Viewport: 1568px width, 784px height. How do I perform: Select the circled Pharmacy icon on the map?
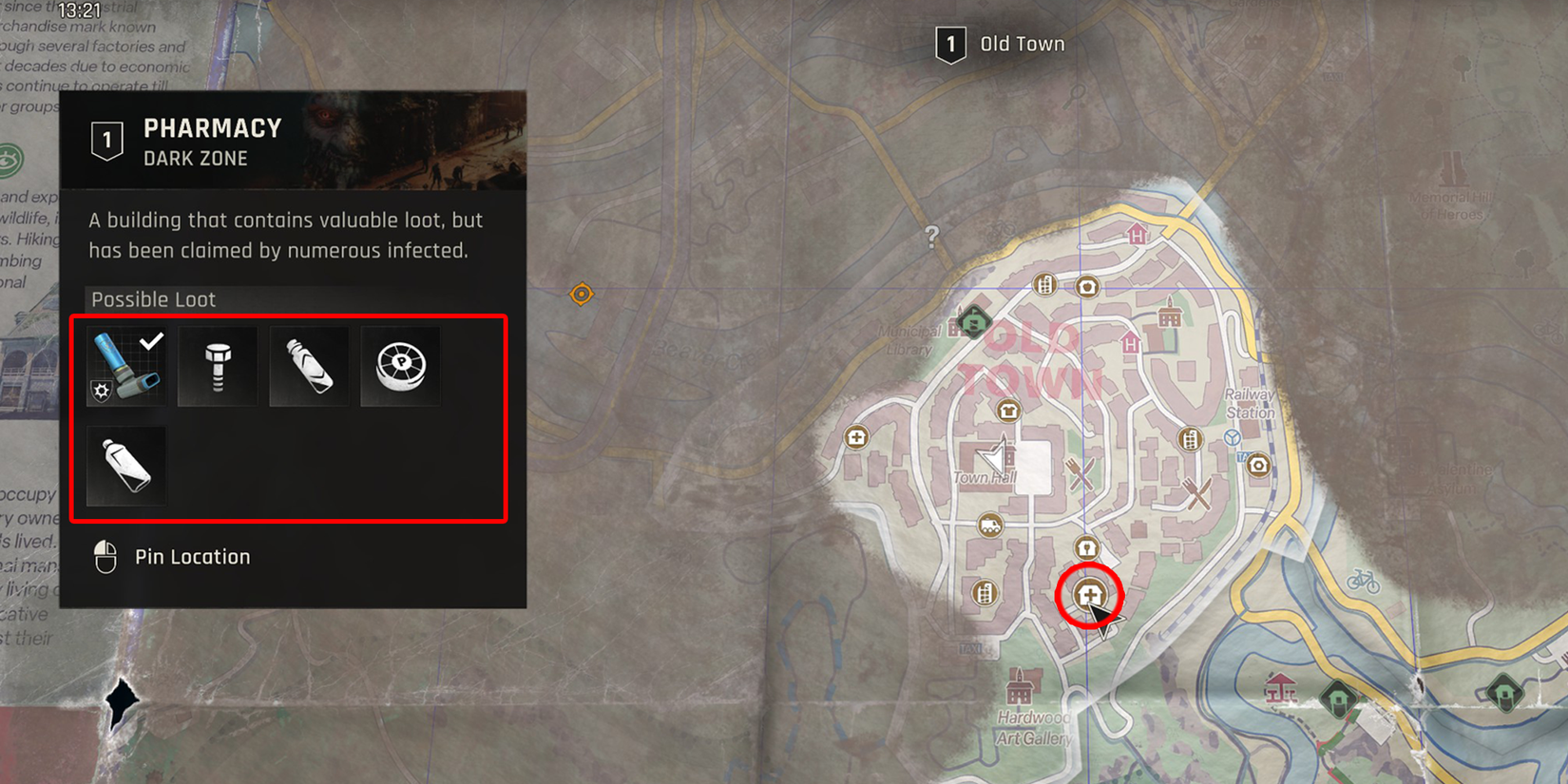coord(1091,595)
